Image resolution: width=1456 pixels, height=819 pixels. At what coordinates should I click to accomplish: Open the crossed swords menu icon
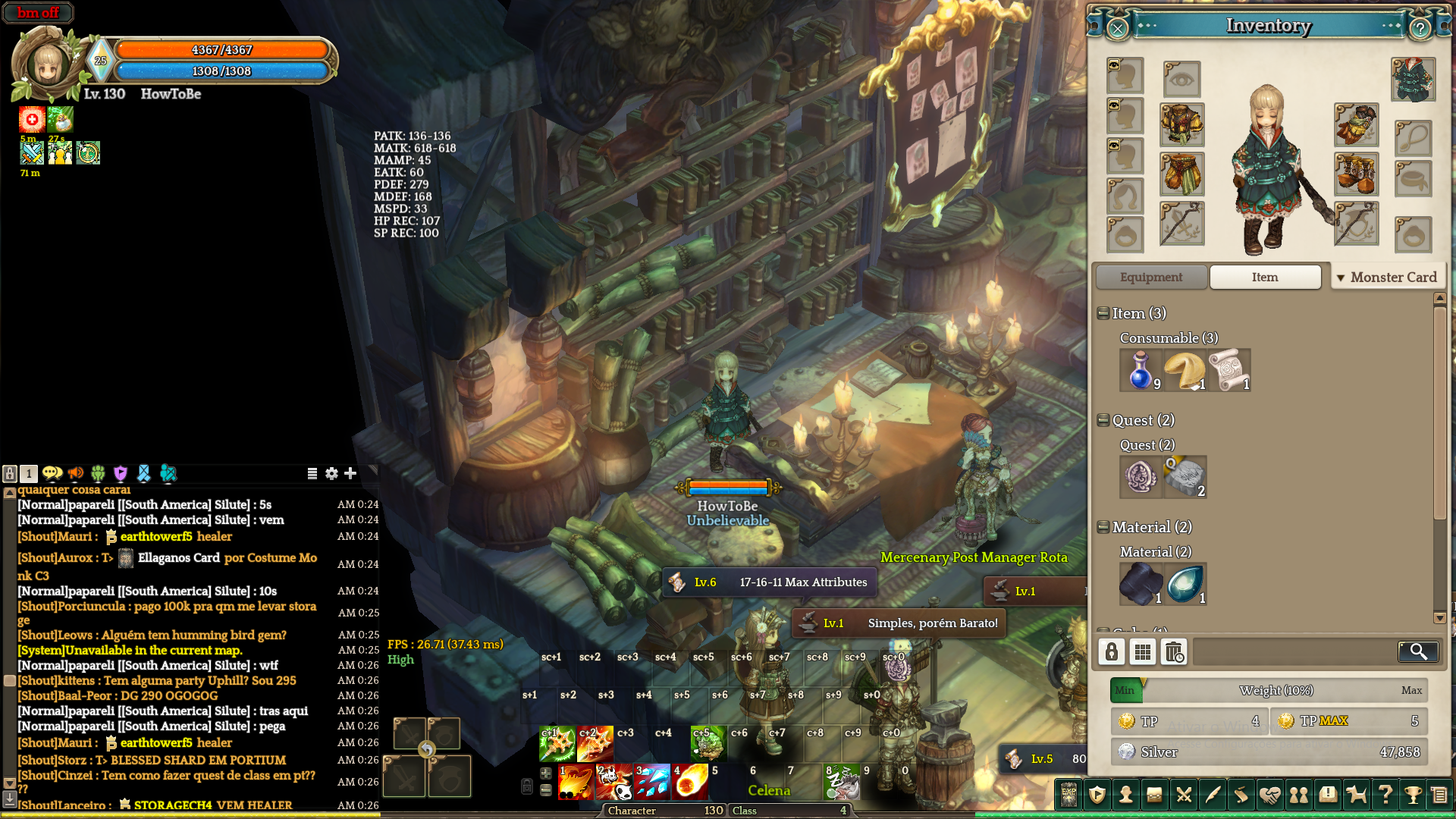click(x=1183, y=795)
